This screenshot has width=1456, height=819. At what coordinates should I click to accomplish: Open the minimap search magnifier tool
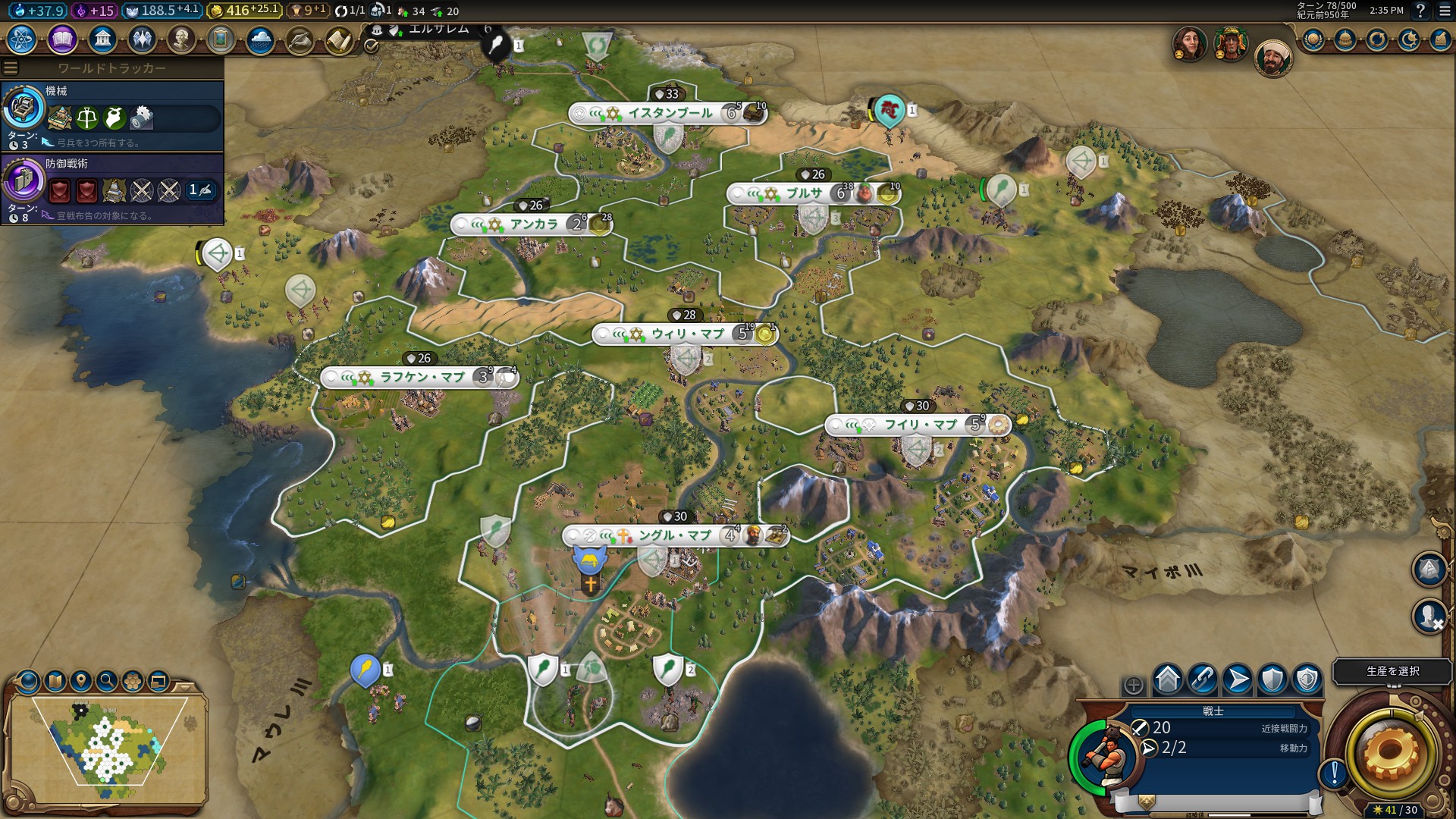point(107,681)
